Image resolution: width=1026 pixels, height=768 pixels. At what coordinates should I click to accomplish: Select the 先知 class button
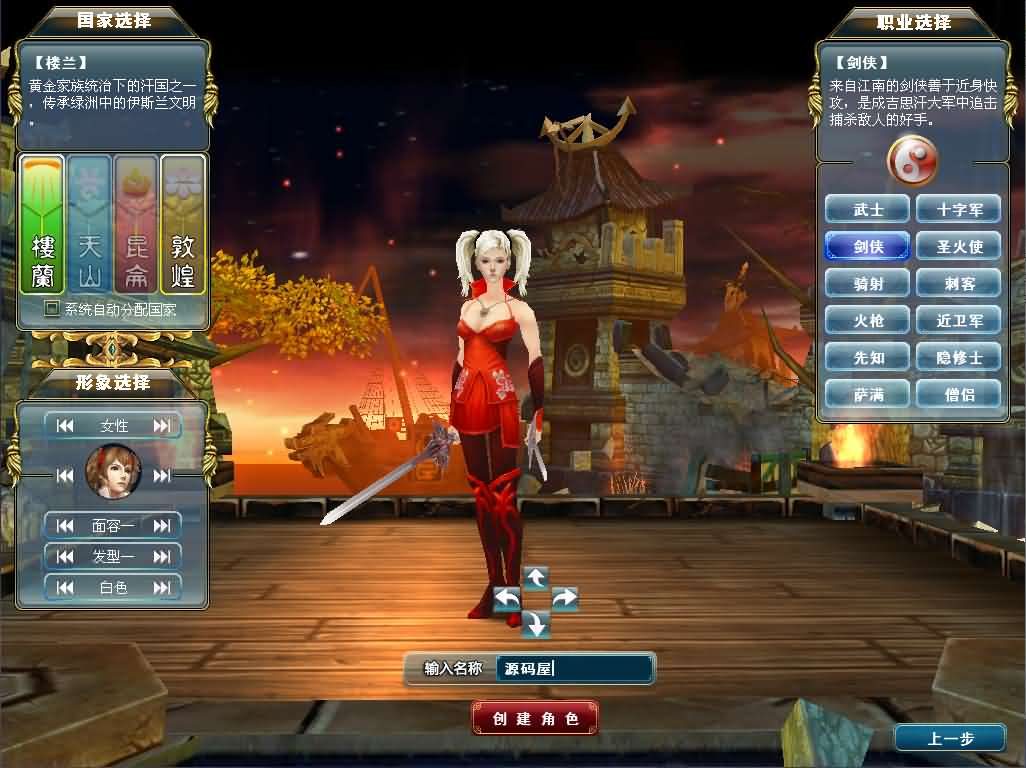[867, 357]
